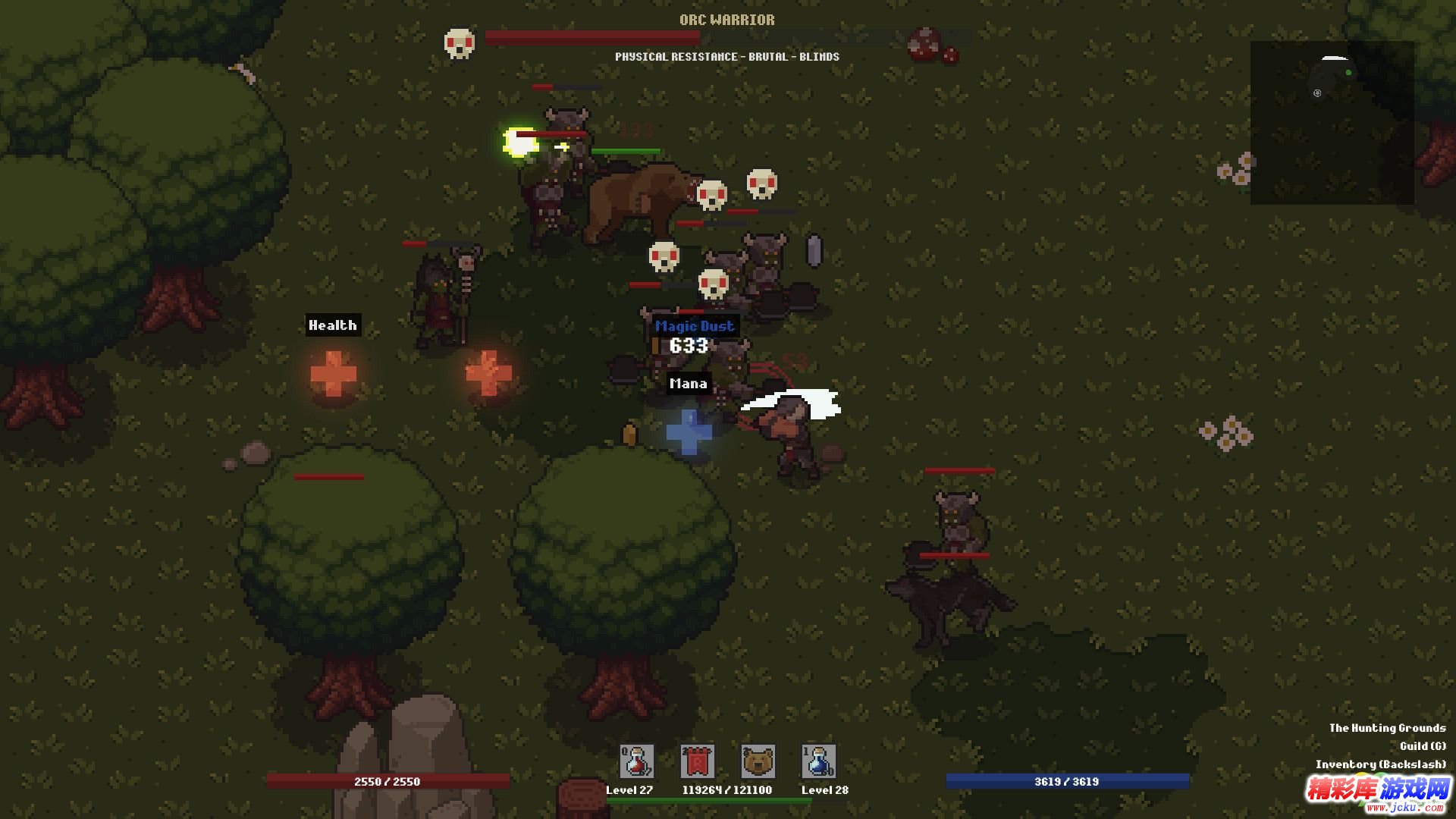Use the red health potion slot

coord(636,761)
